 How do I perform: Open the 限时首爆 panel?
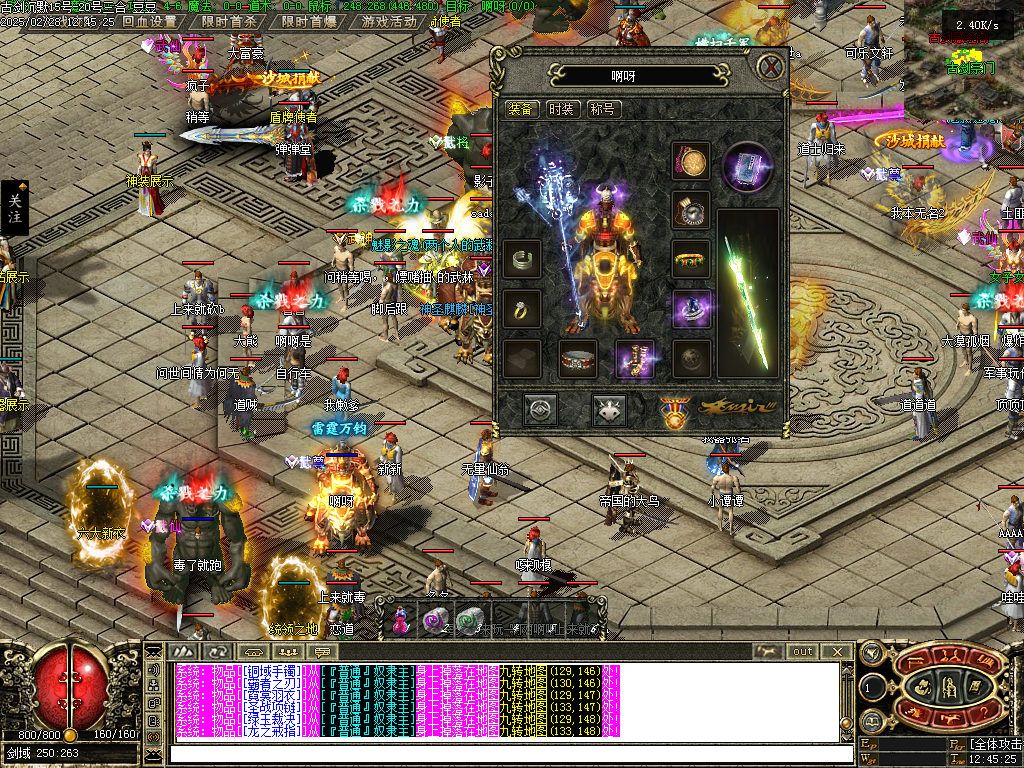click(x=308, y=21)
